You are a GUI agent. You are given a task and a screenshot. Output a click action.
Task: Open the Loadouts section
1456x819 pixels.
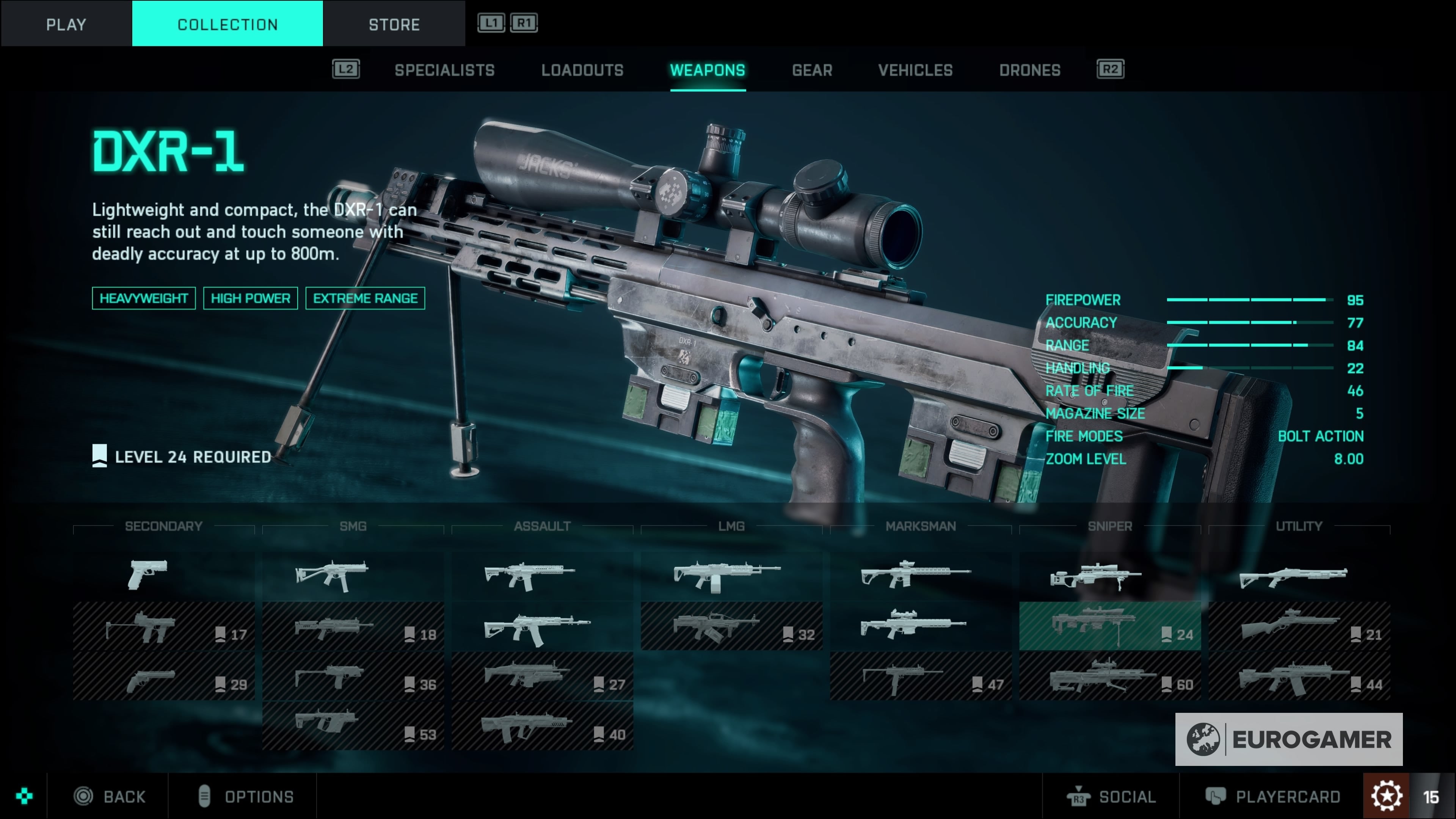[x=582, y=70]
